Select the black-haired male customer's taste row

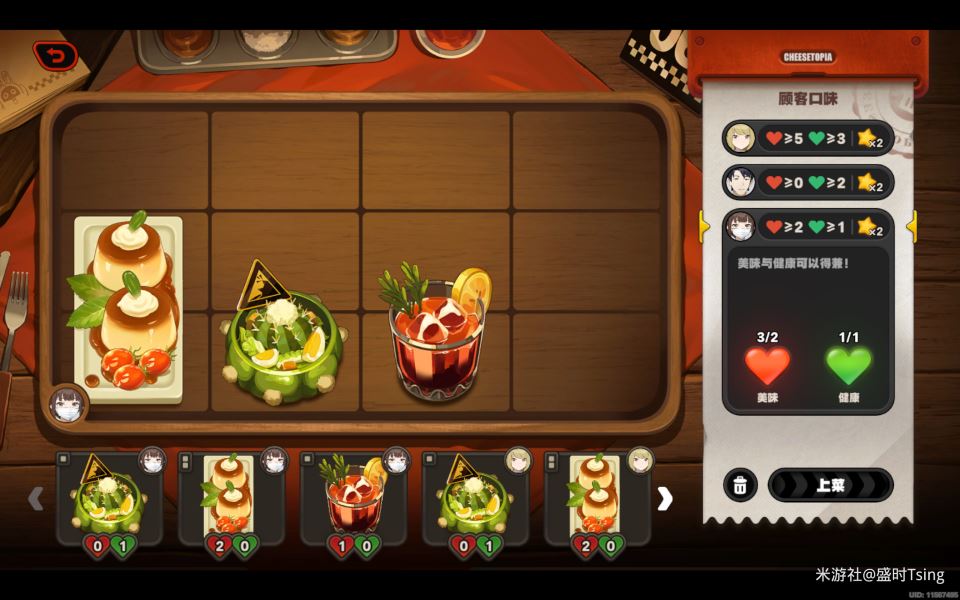(x=806, y=182)
